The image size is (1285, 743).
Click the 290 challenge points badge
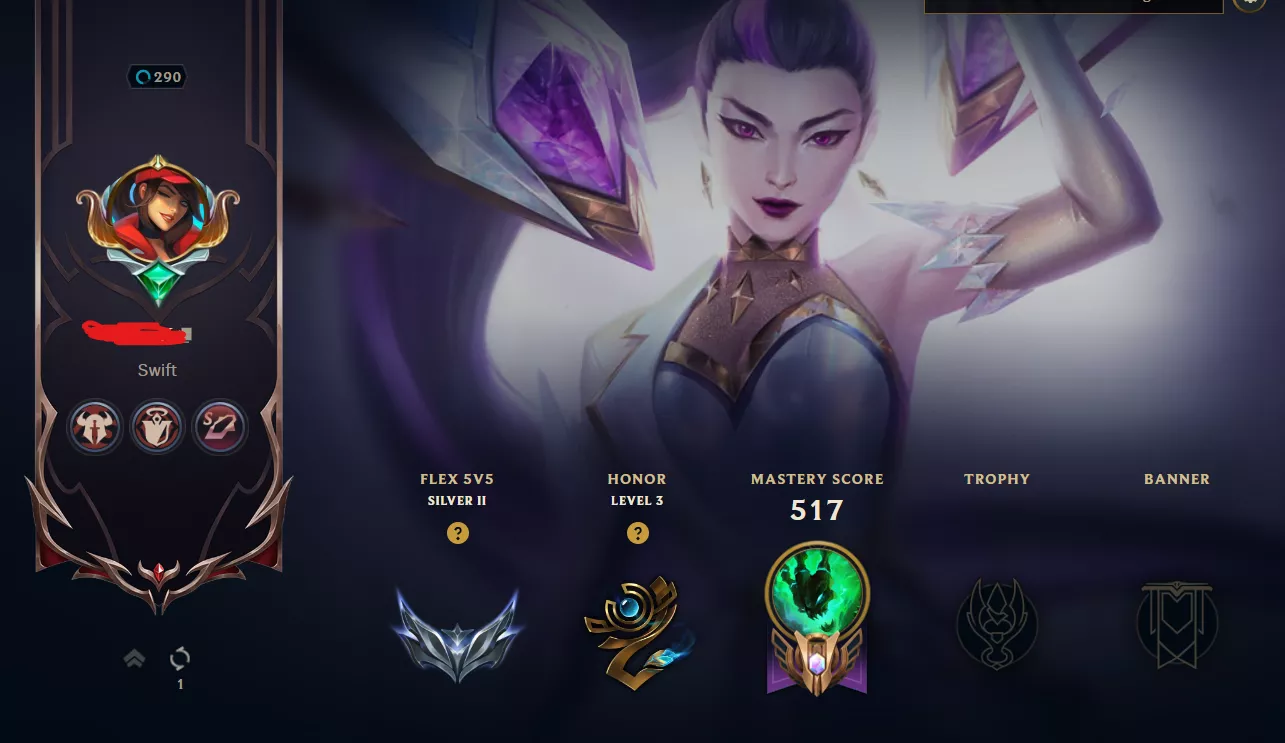click(157, 77)
